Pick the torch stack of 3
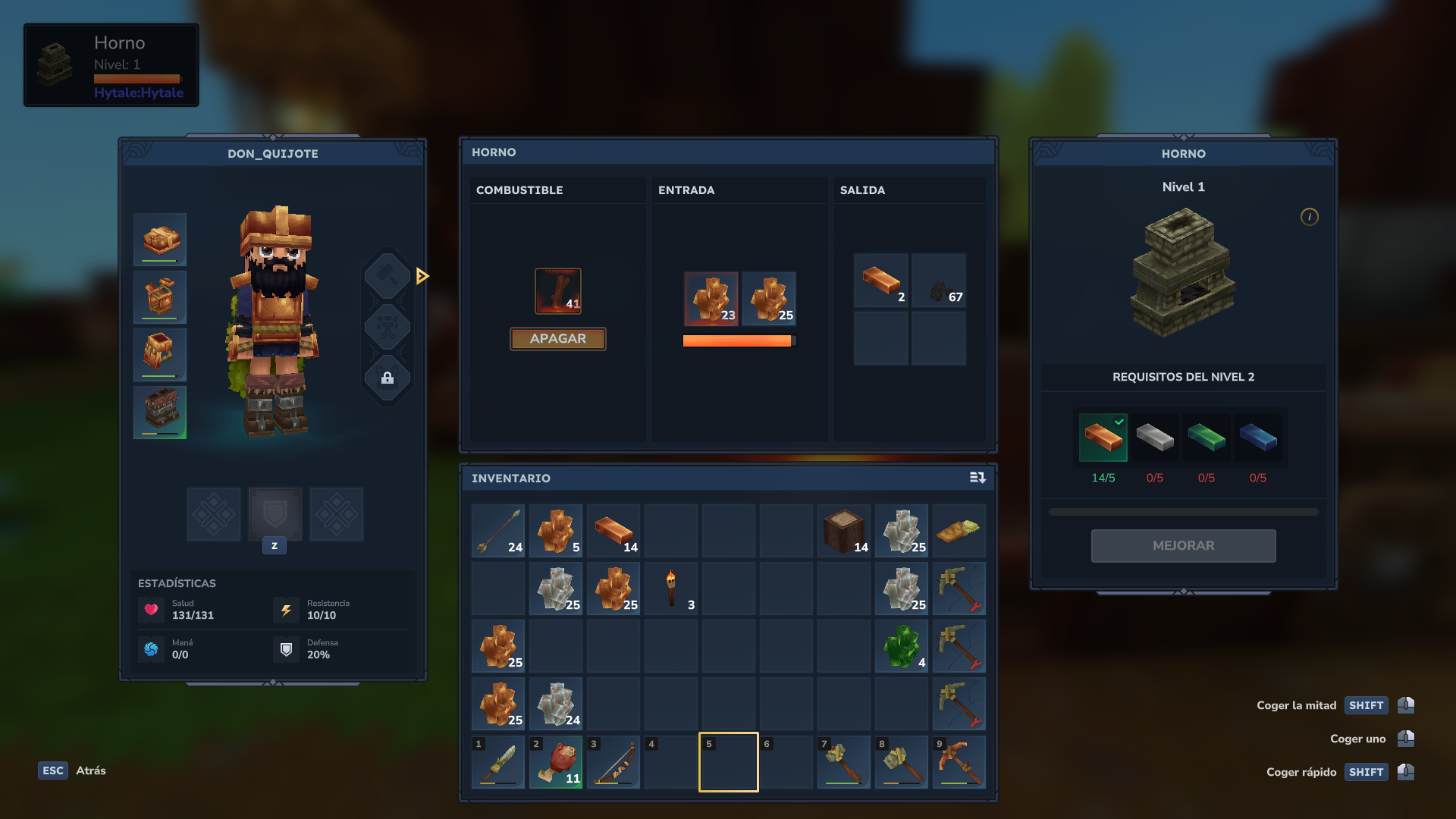Screen dimensions: 1456x819 671,589
